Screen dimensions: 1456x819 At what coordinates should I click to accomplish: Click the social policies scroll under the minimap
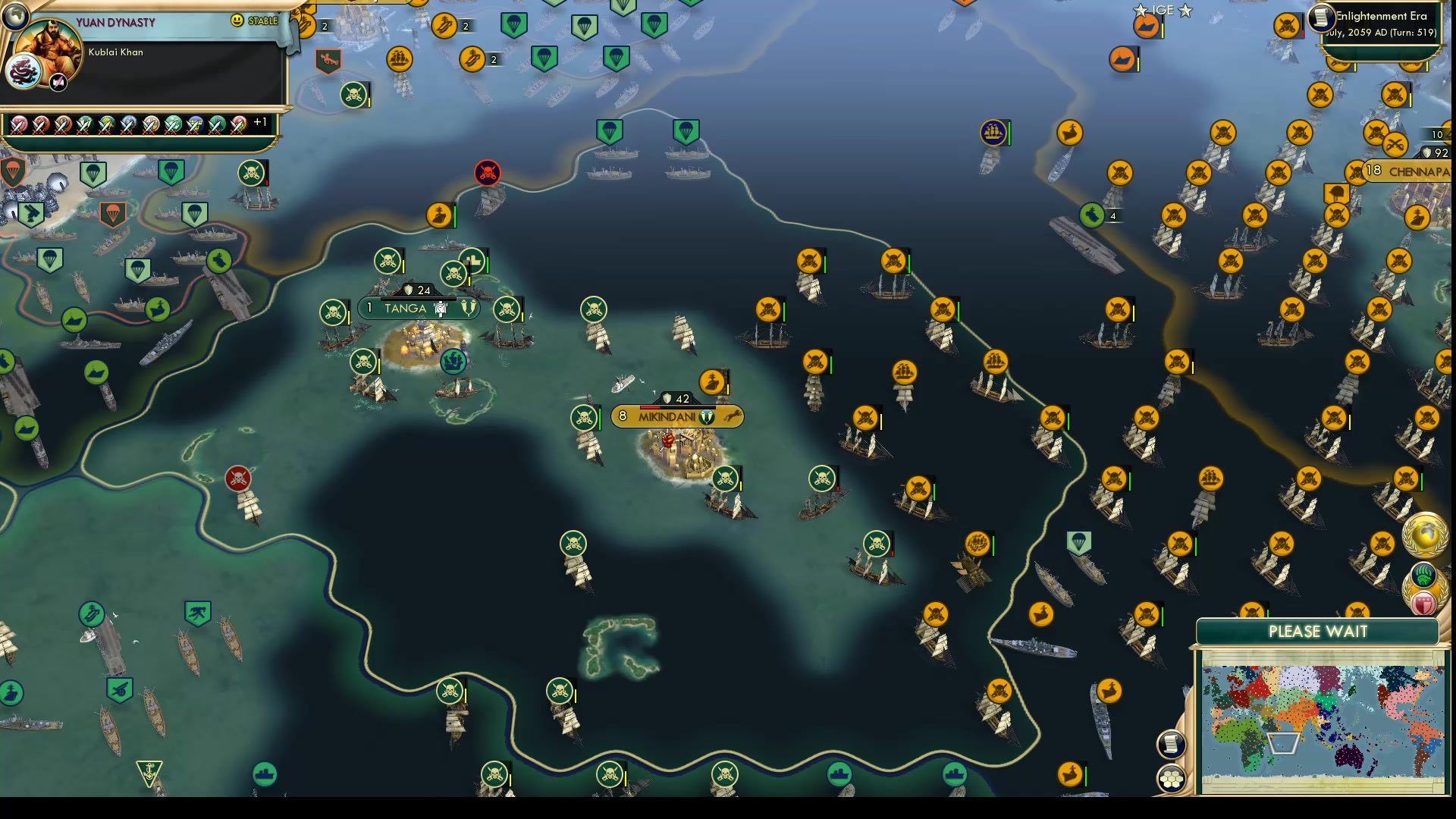(1172, 743)
